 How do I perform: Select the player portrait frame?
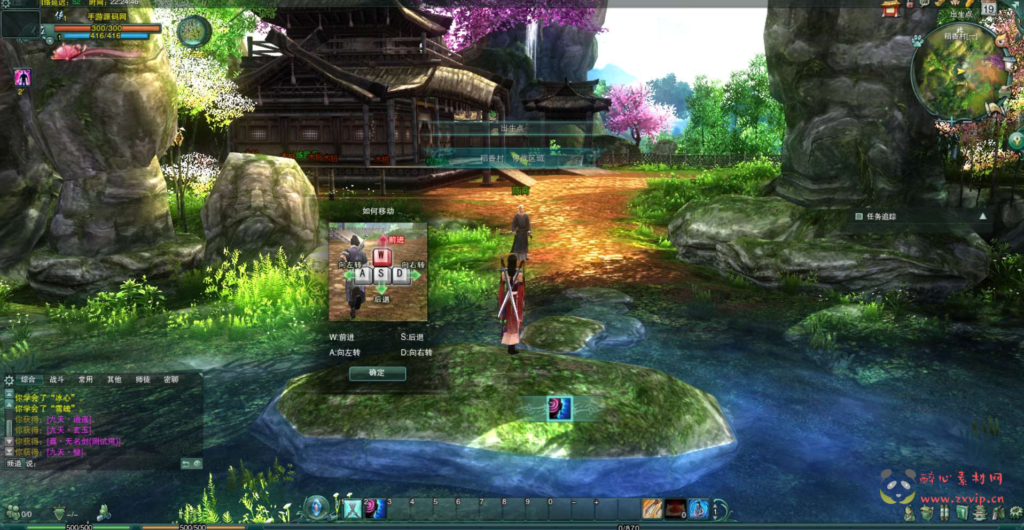(x=20, y=23)
